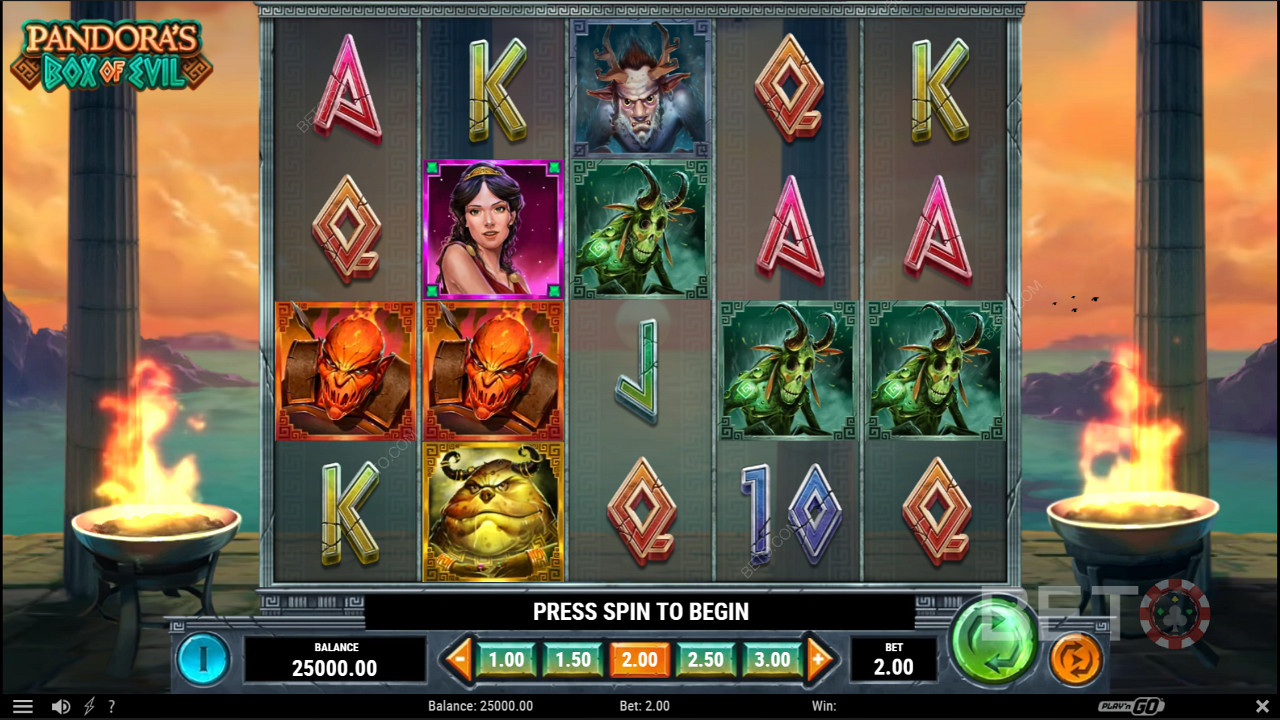The height and width of the screenshot is (720, 1280).
Task: Show the blue paytable info button
Action: click(203, 660)
